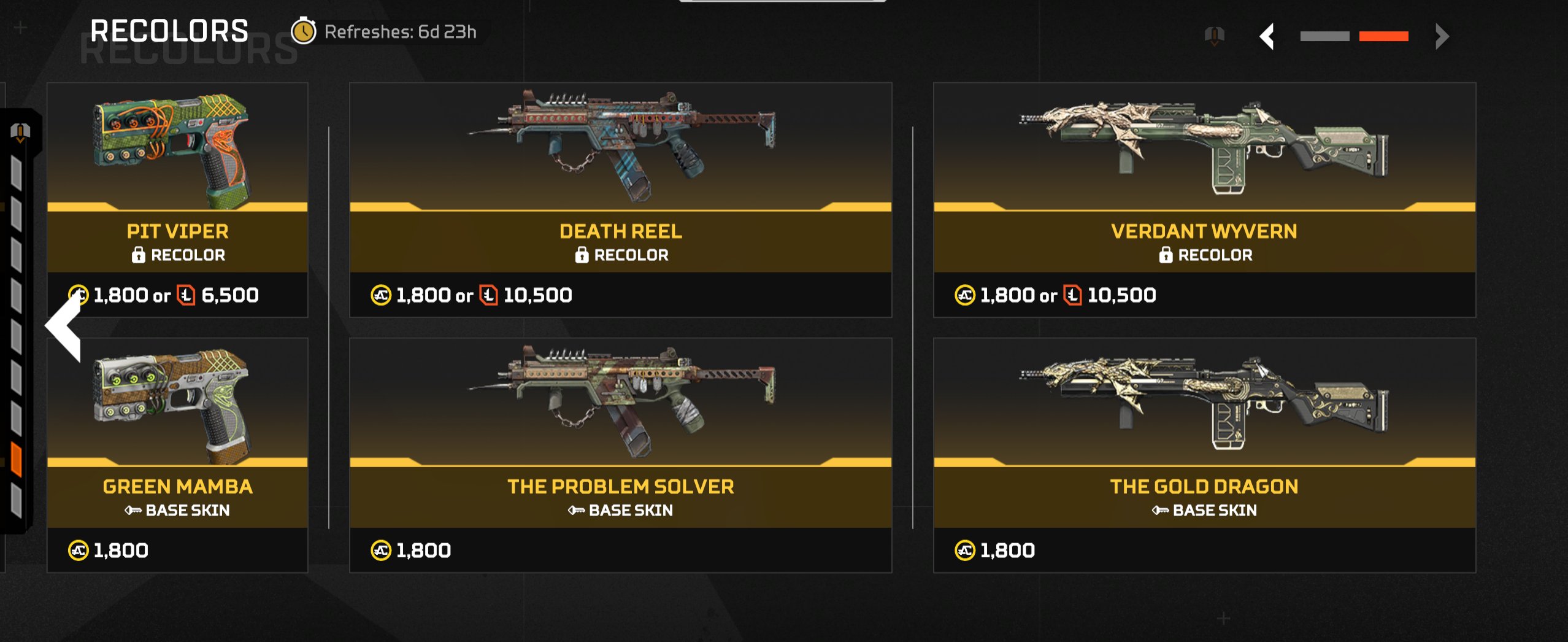Choose the Verdant Wyvern recolor skin
The width and height of the screenshot is (1568, 642).
pos(1204,199)
